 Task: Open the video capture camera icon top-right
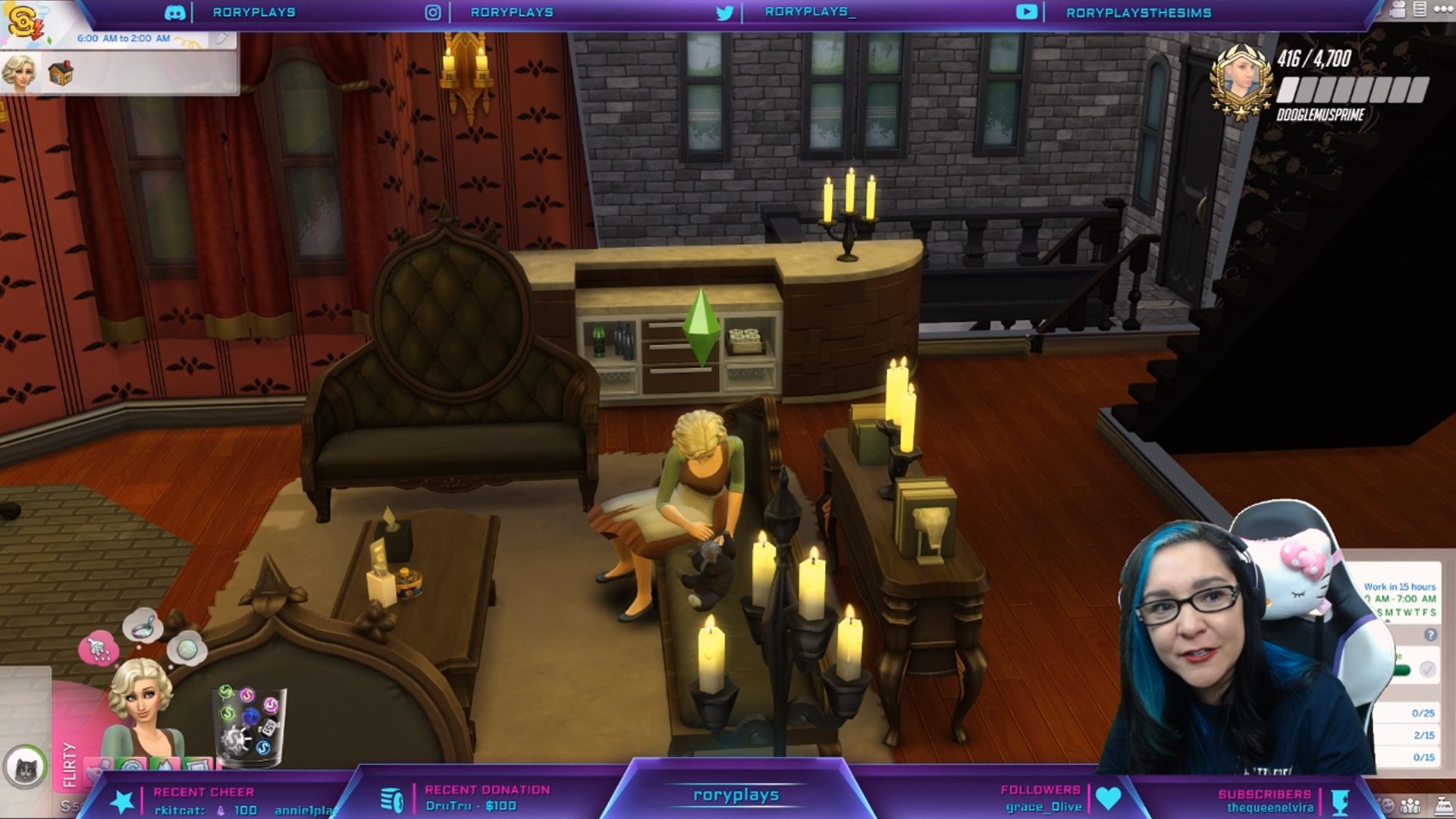1399,9
